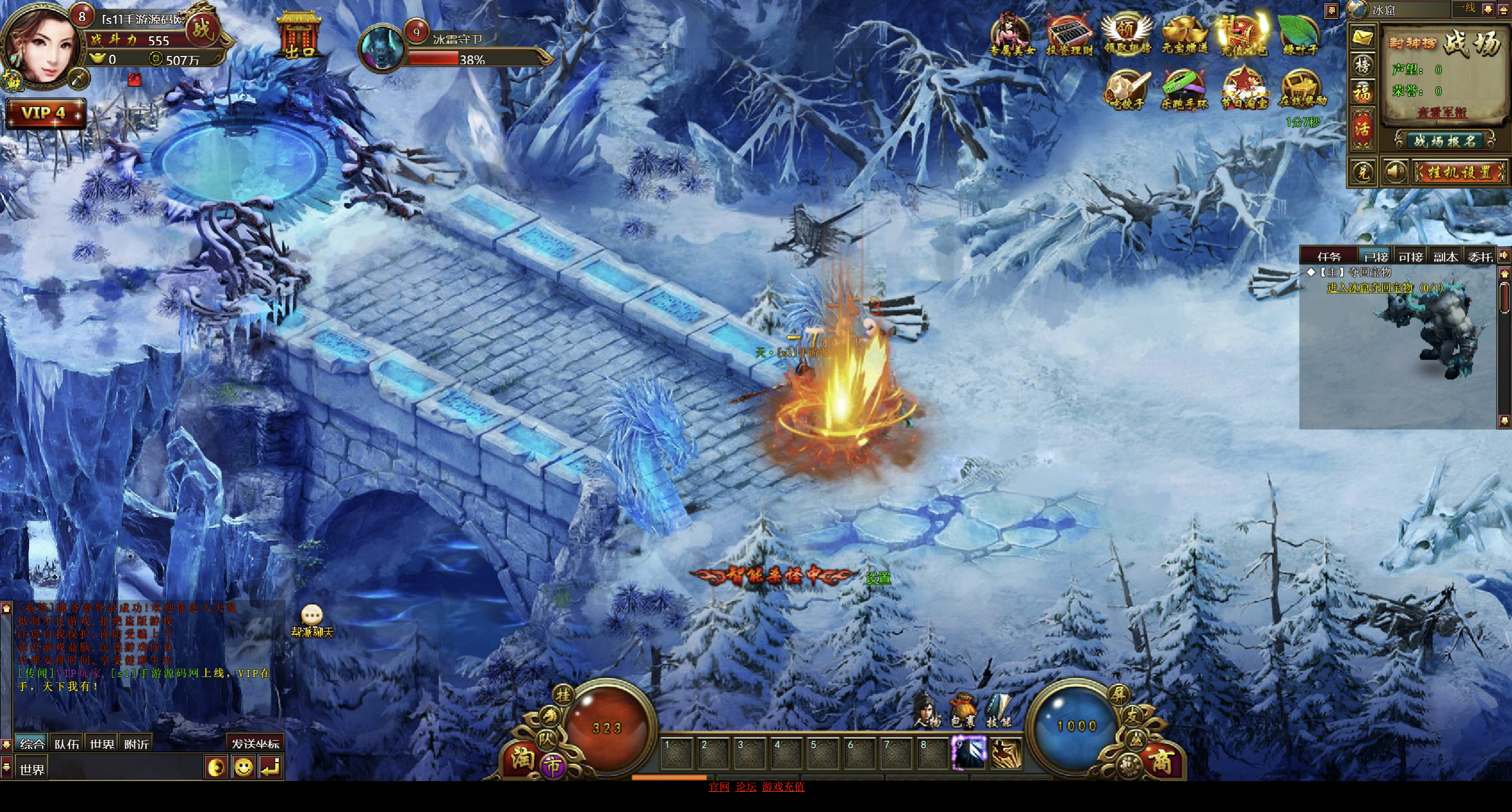Open 挂机设置 auto-battle settings
Image resolution: width=1512 pixels, height=812 pixels.
pos(1459,173)
